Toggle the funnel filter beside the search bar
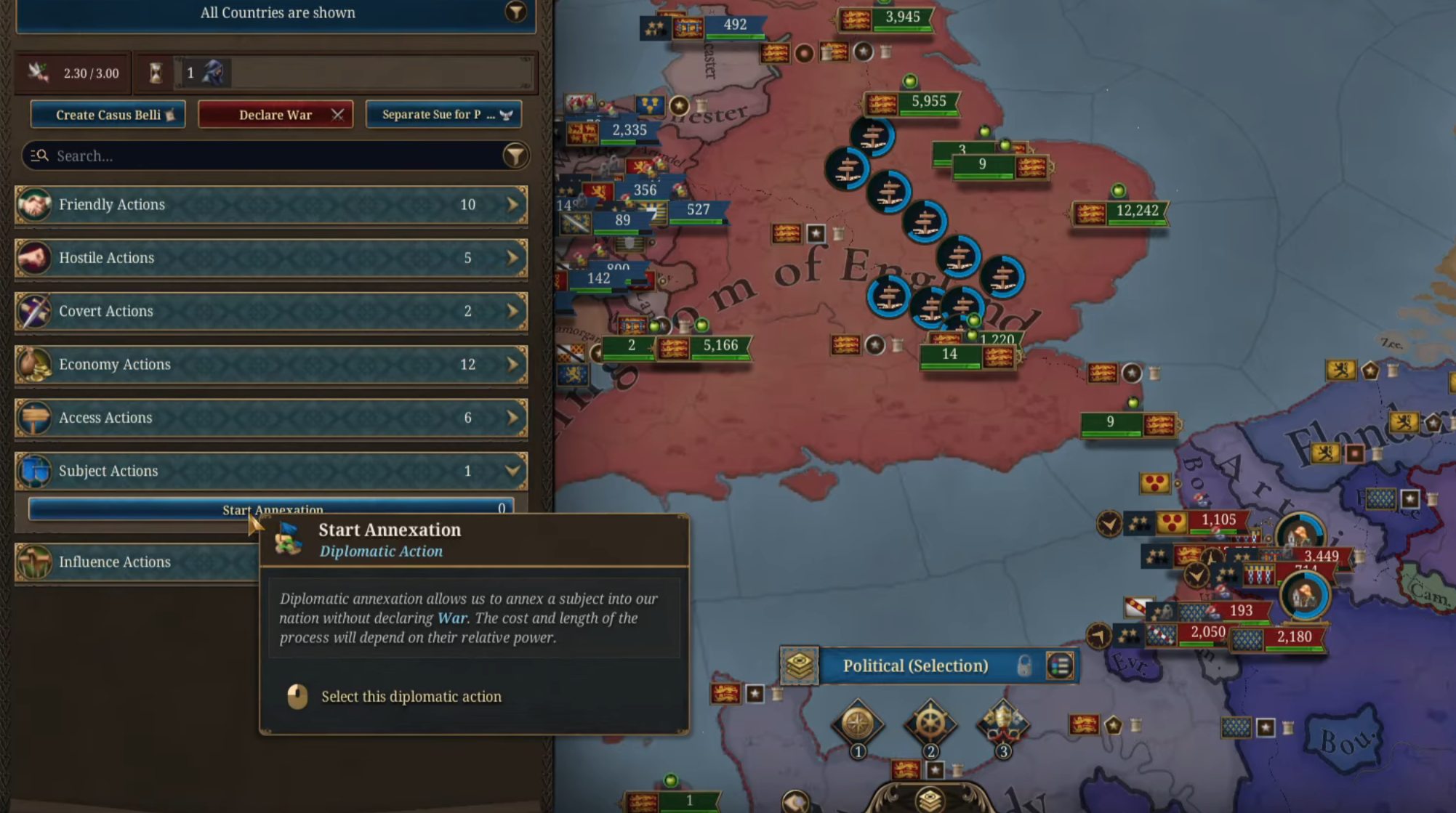The width and height of the screenshot is (1456, 813). pos(515,155)
